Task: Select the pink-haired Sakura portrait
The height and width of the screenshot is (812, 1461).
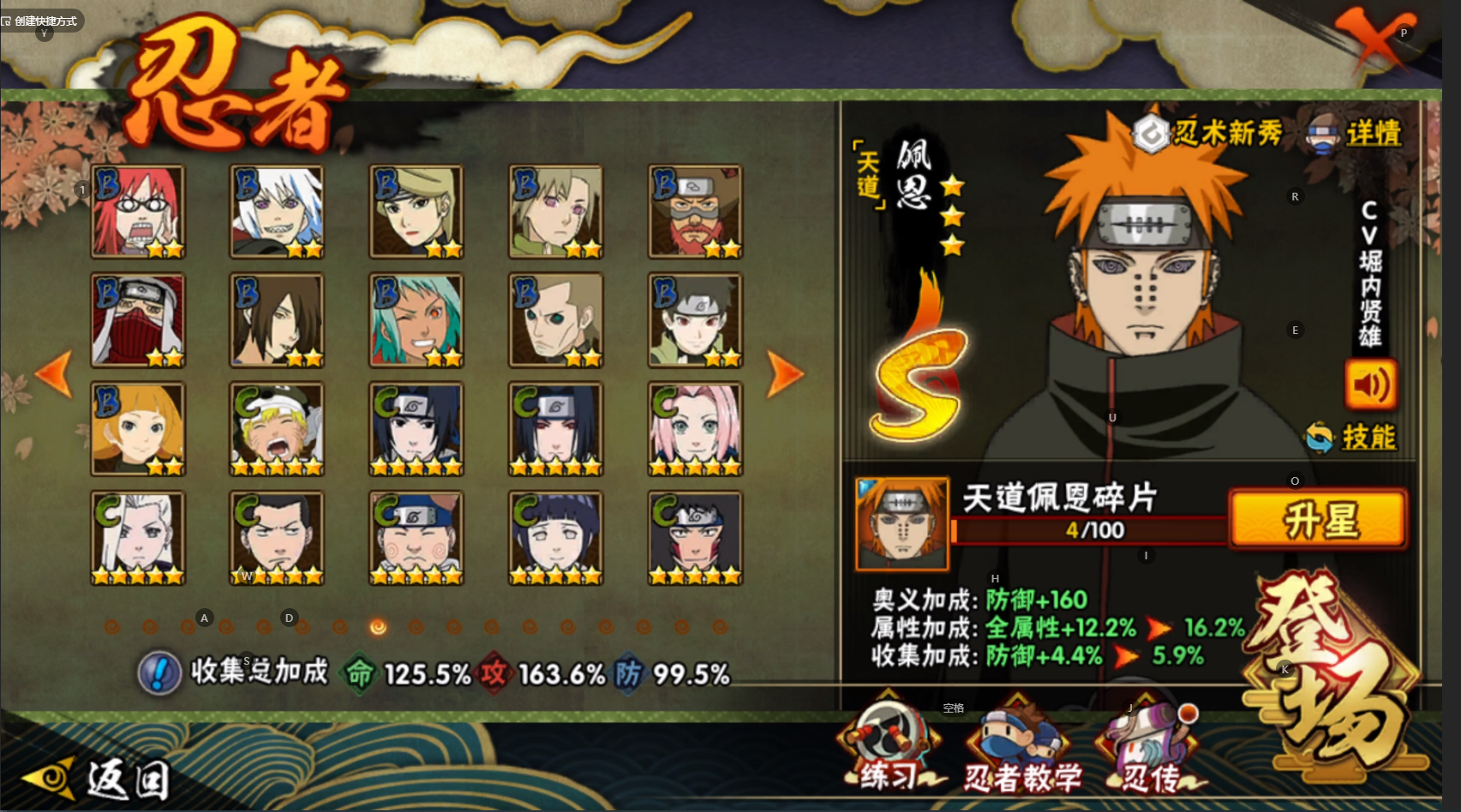Action: 695,429
